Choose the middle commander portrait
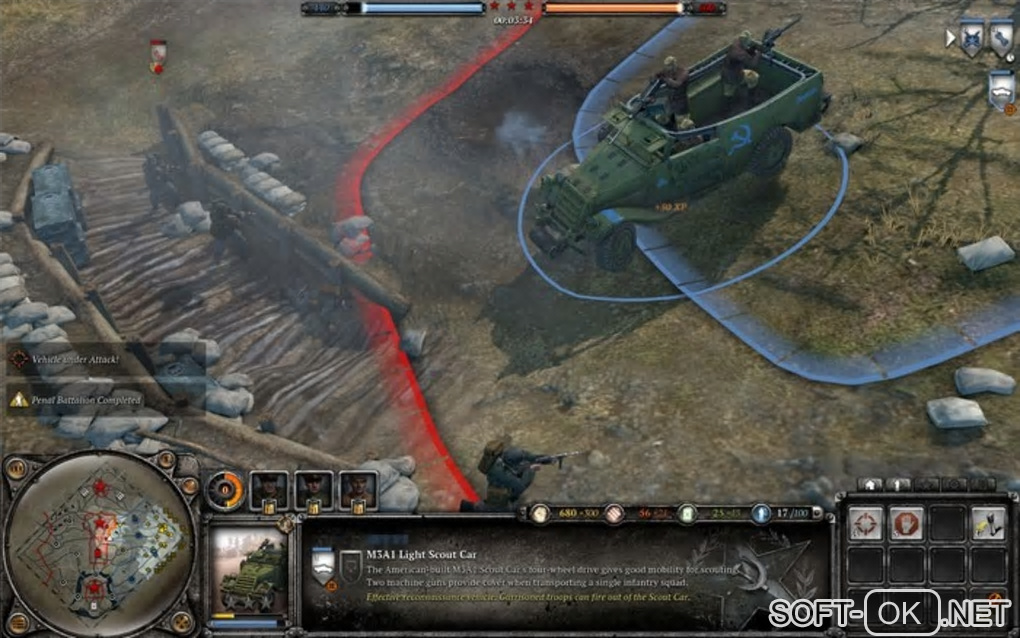This screenshot has width=1020, height=638. coord(313,489)
